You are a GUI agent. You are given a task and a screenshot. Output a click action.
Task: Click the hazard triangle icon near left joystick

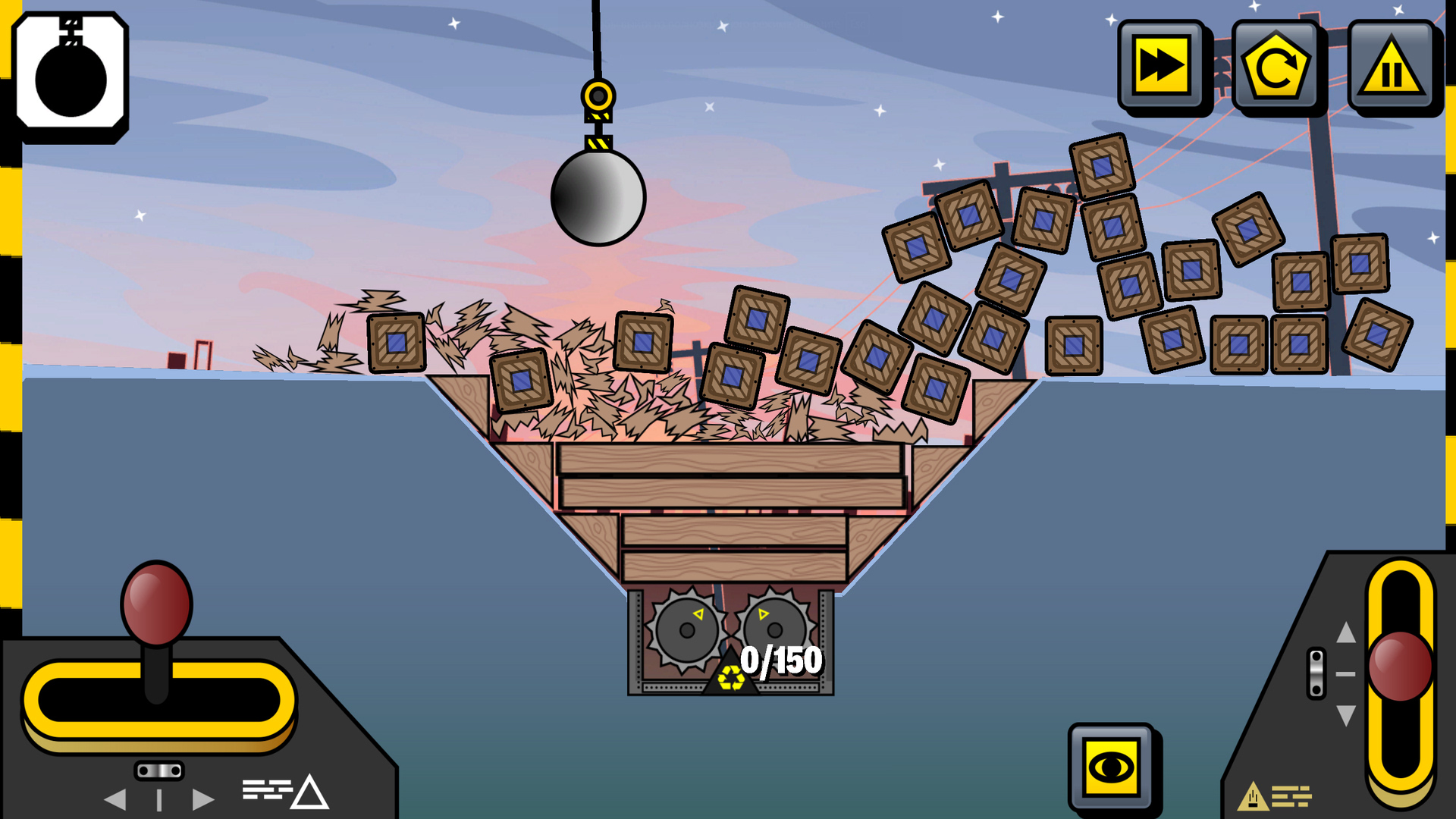pyautogui.click(x=311, y=792)
